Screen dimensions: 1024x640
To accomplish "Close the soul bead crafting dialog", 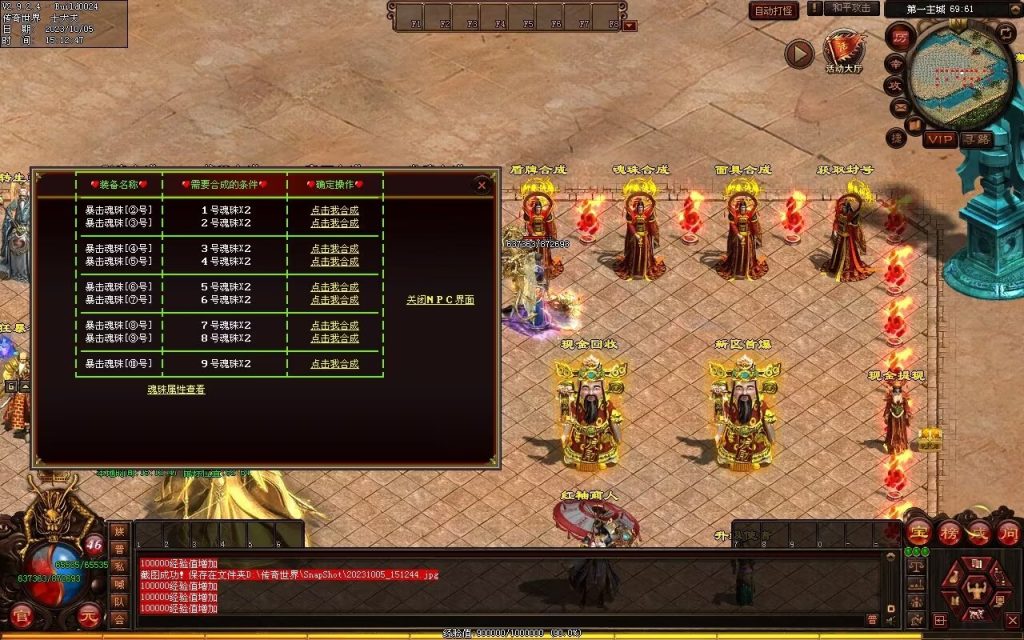I will click(x=482, y=185).
